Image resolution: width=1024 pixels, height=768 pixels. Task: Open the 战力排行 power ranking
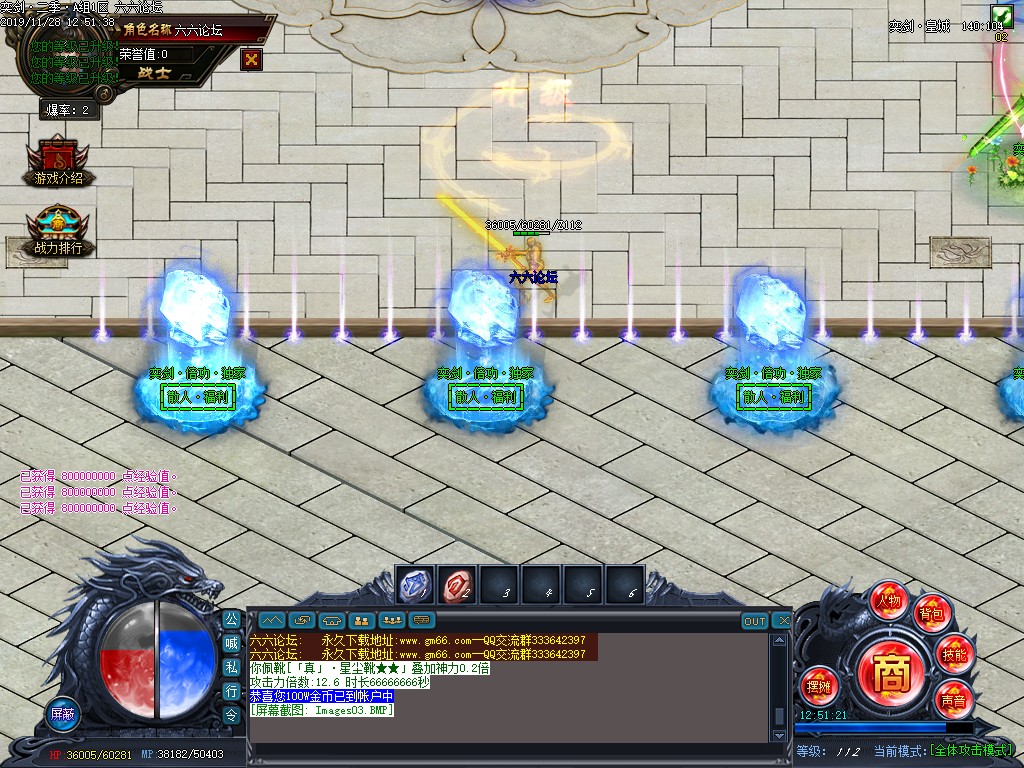coord(59,232)
